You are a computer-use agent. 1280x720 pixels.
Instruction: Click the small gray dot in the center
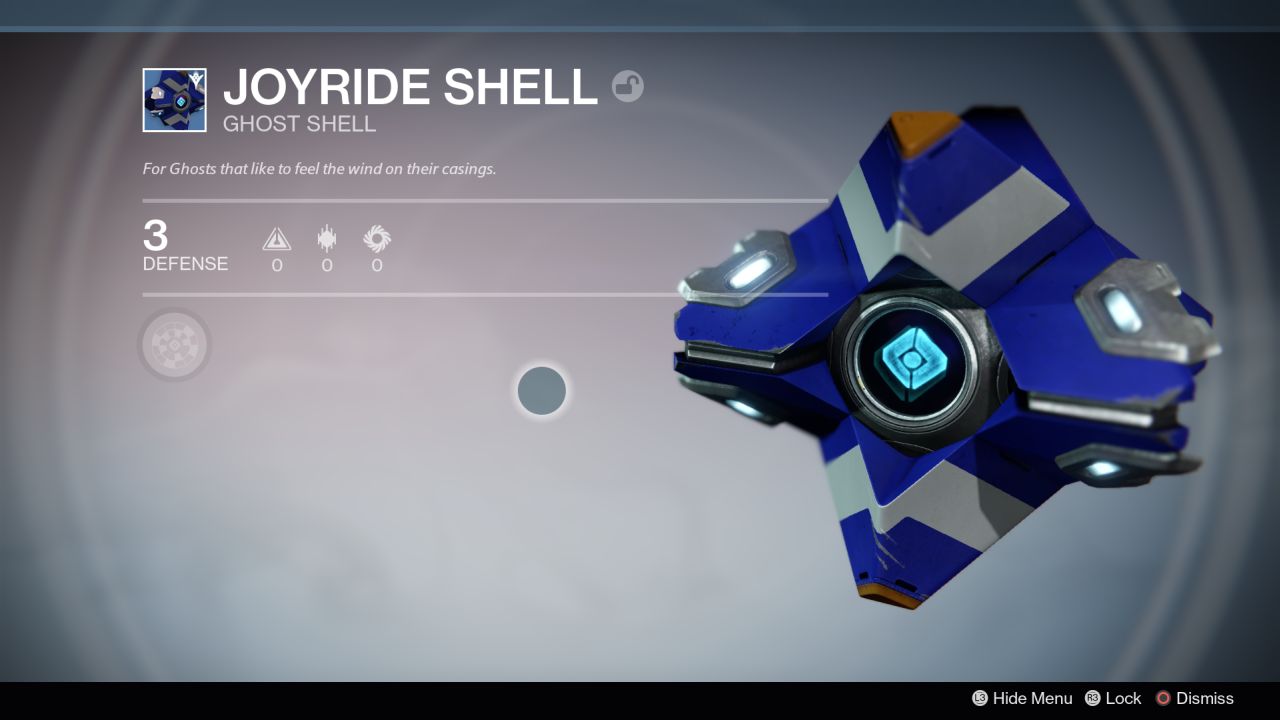pos(542,391)
